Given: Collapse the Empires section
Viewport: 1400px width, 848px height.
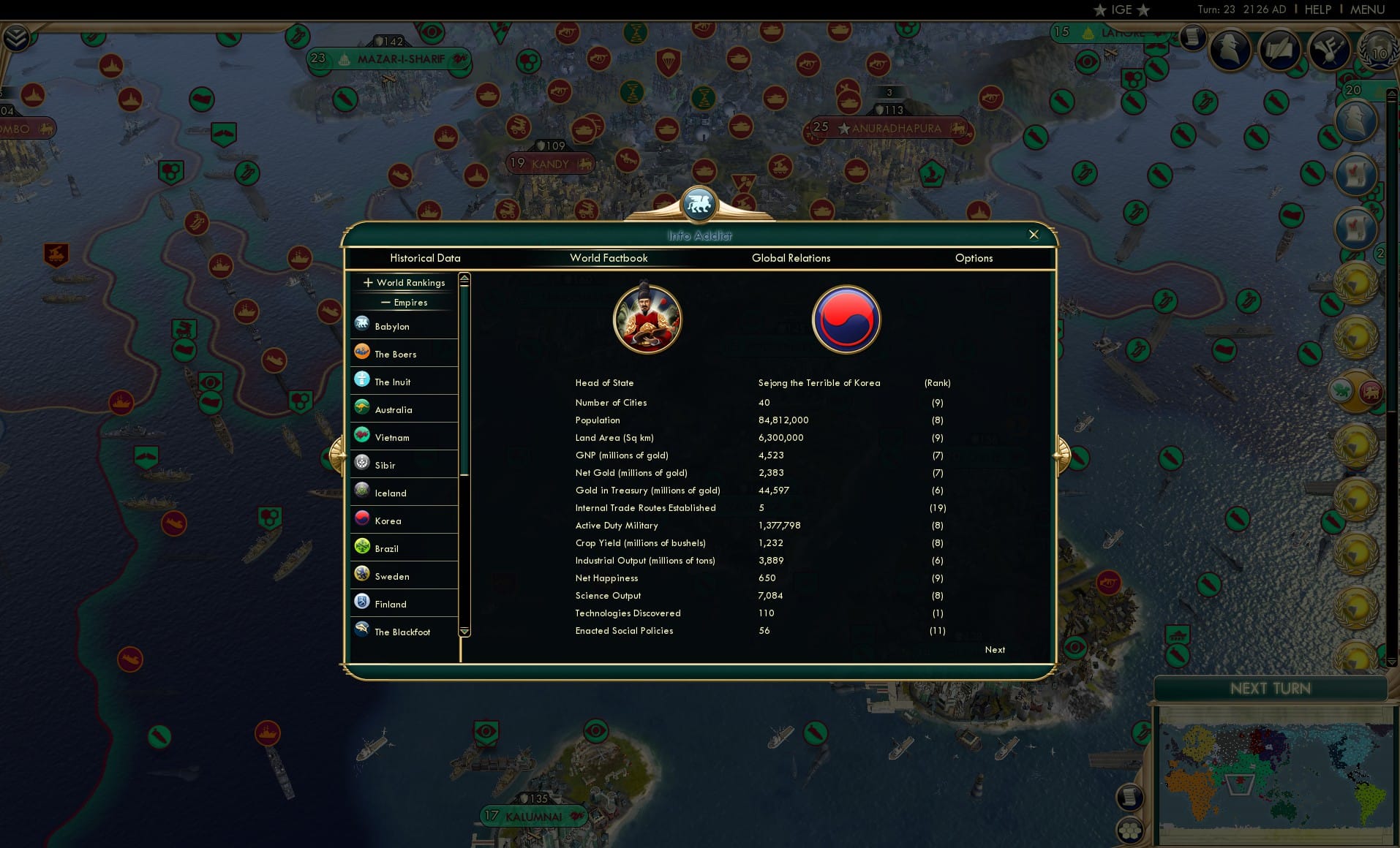Looking at the screenshot, I should click(404, 302).
